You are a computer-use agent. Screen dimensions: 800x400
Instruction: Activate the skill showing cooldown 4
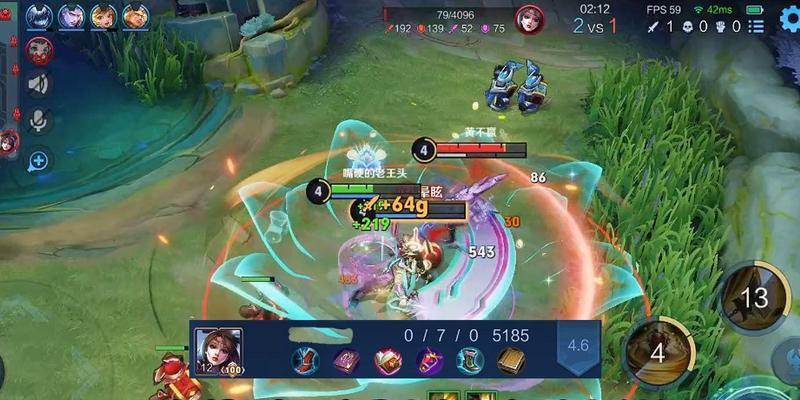tap(657, 352)
